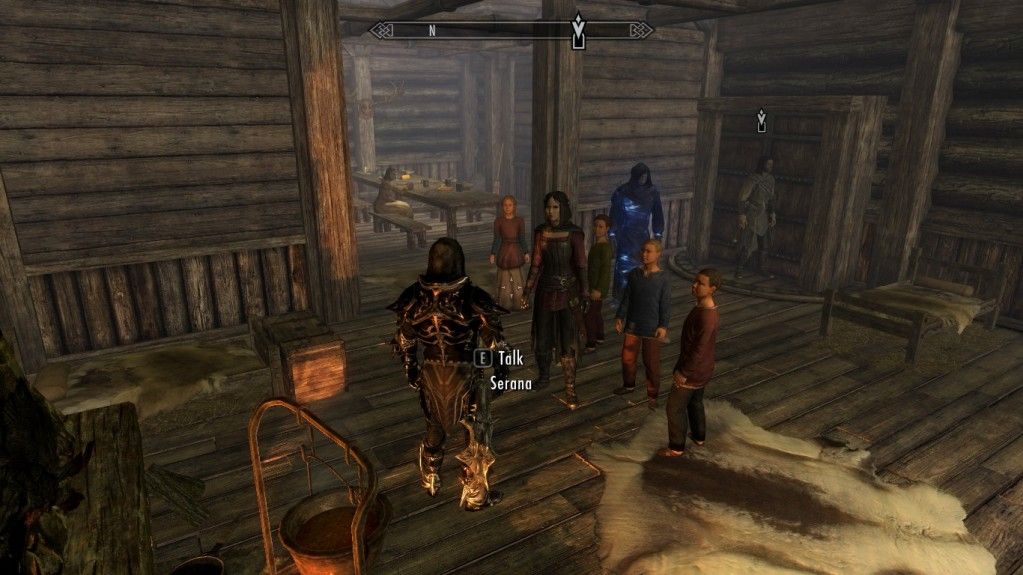Screen dimensions: 1023x575
Task: Select the quest marker on the compass
Action: [577, 32]
